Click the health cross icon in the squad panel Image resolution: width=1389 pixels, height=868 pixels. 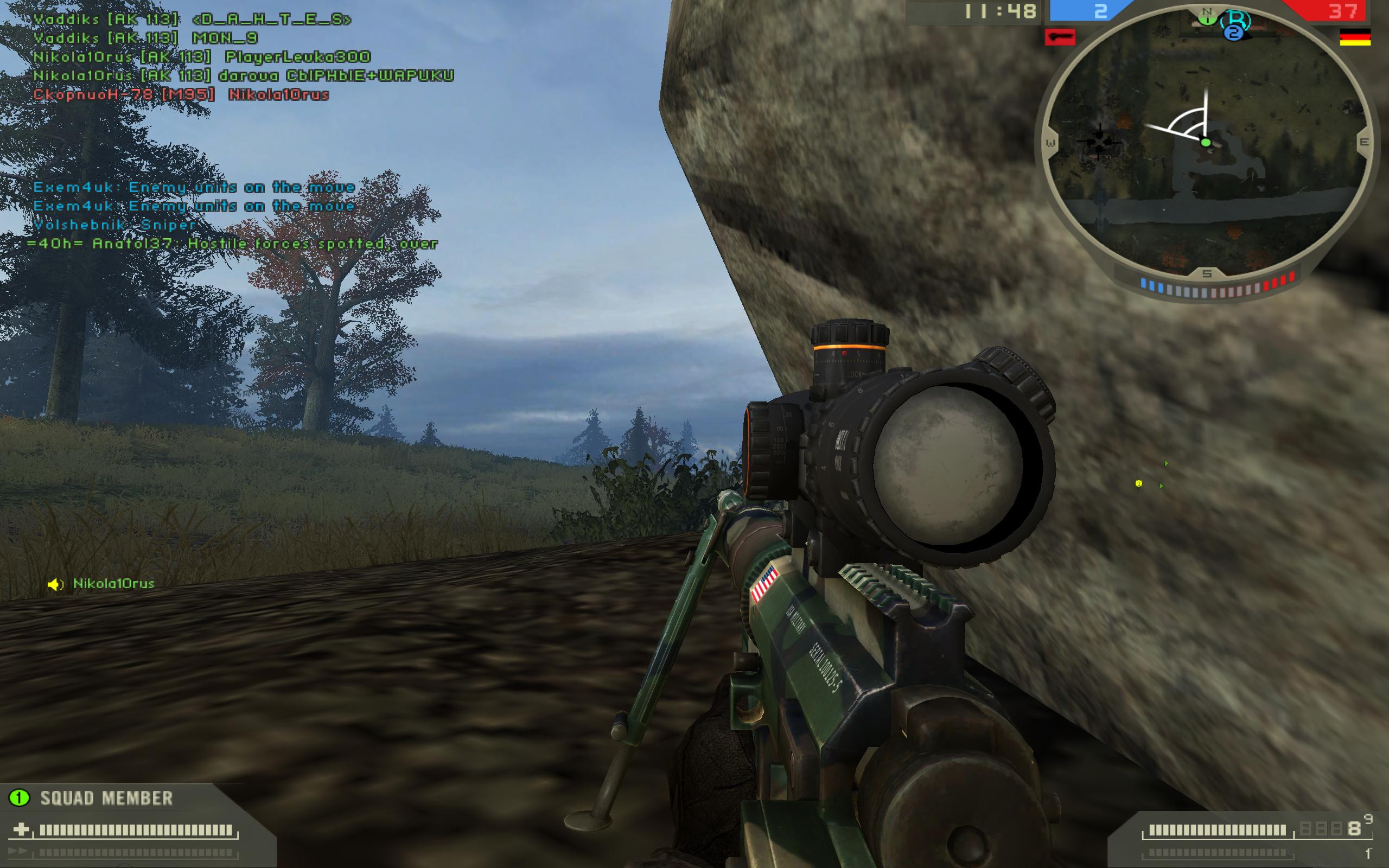23,828
